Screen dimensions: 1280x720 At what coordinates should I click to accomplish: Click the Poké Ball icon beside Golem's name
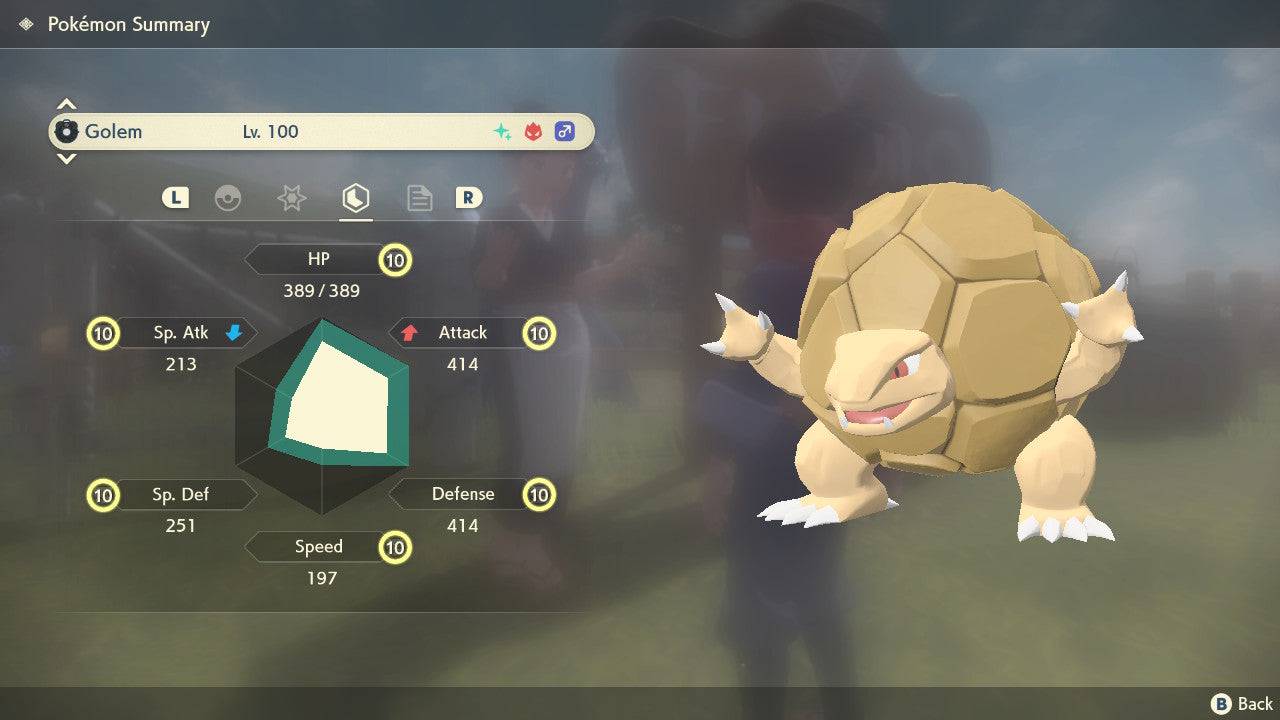(x=68, y=130)
